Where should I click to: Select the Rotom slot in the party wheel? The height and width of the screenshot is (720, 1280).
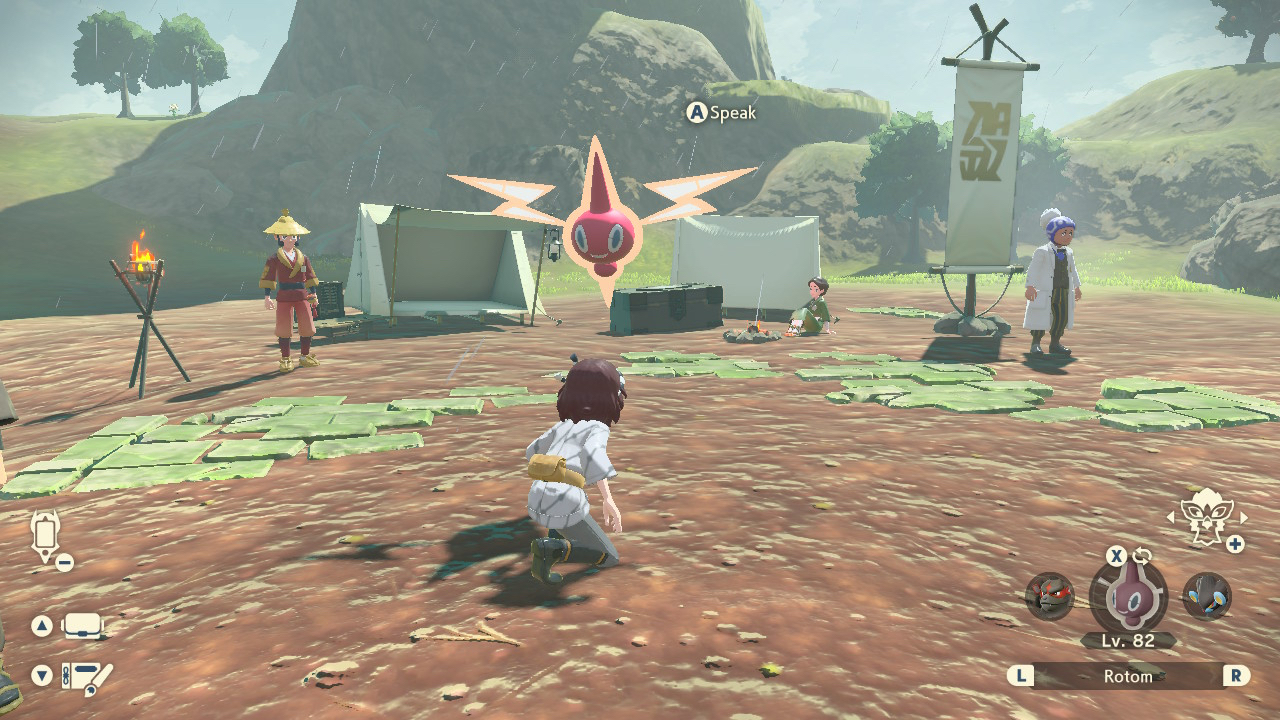click(1128, 596)
